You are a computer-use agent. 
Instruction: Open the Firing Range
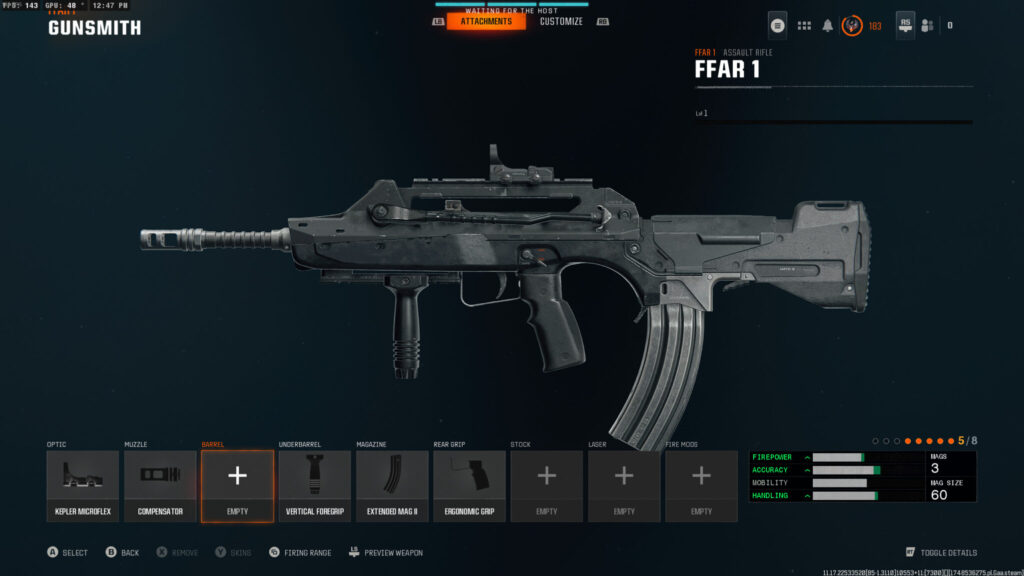coord(301,552)
